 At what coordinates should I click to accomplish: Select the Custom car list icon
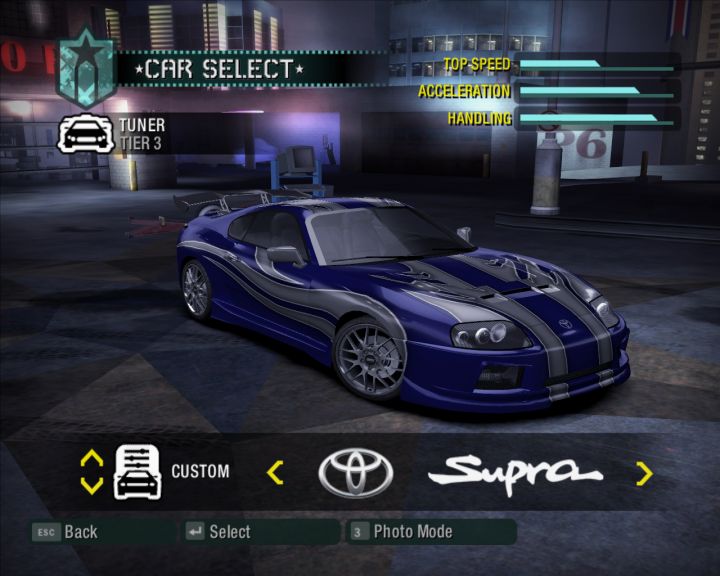click(x=137, y=472)
